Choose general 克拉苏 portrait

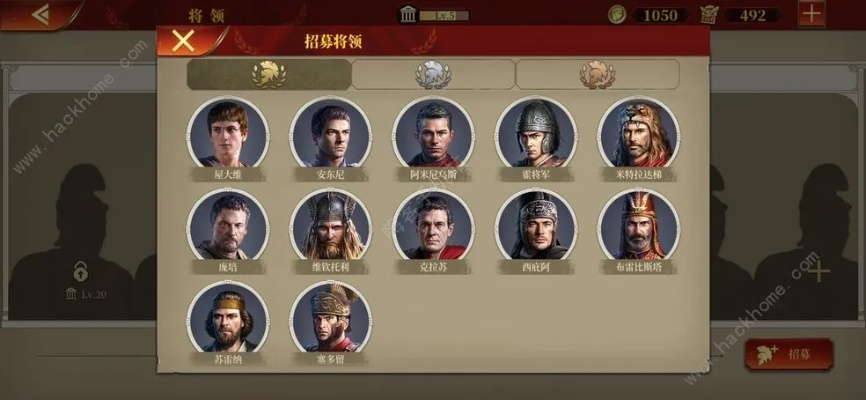click(433, 225)
